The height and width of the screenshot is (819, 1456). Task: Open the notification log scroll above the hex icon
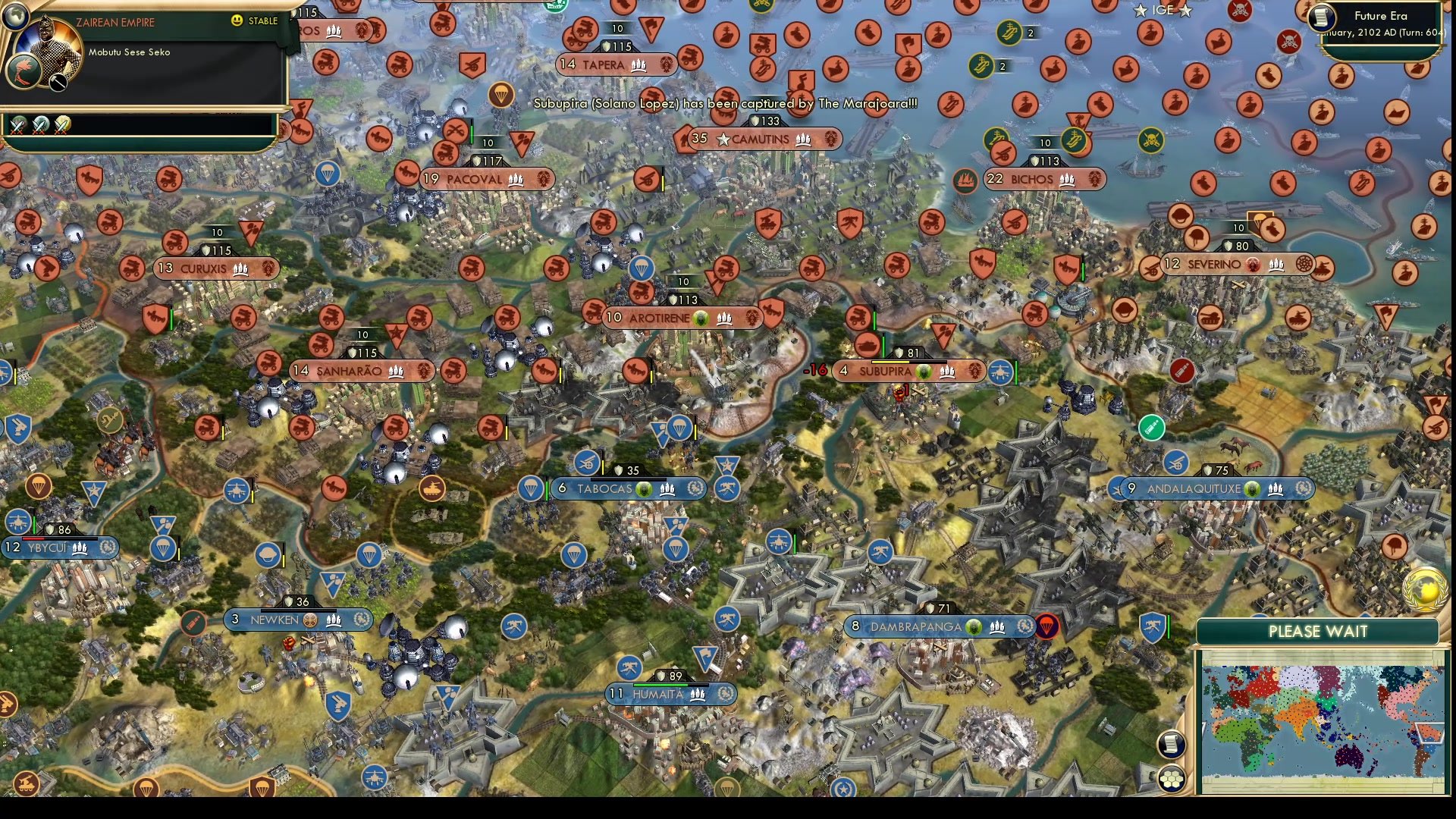pos(1172,745)
